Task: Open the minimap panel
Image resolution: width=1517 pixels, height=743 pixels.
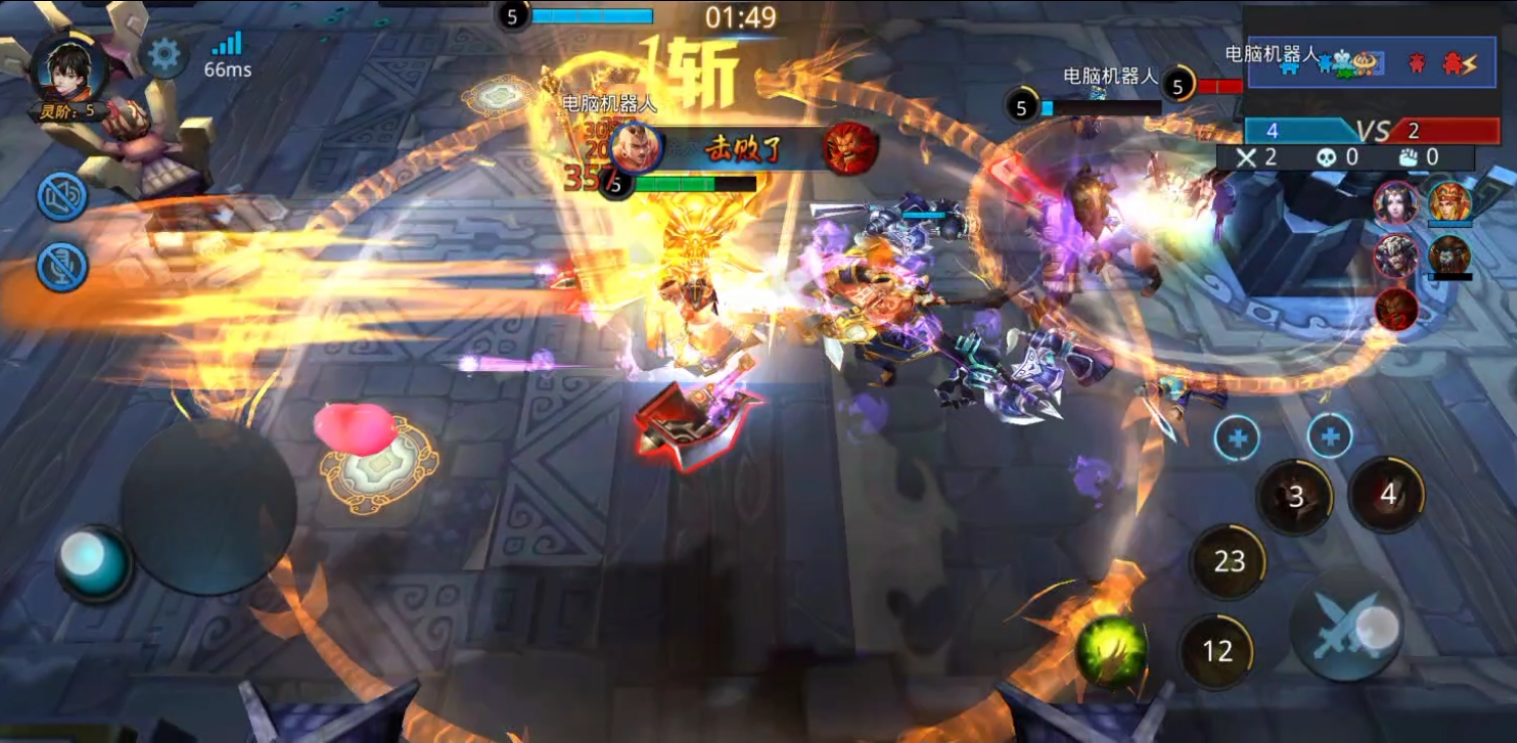Action: point(1371,63)
